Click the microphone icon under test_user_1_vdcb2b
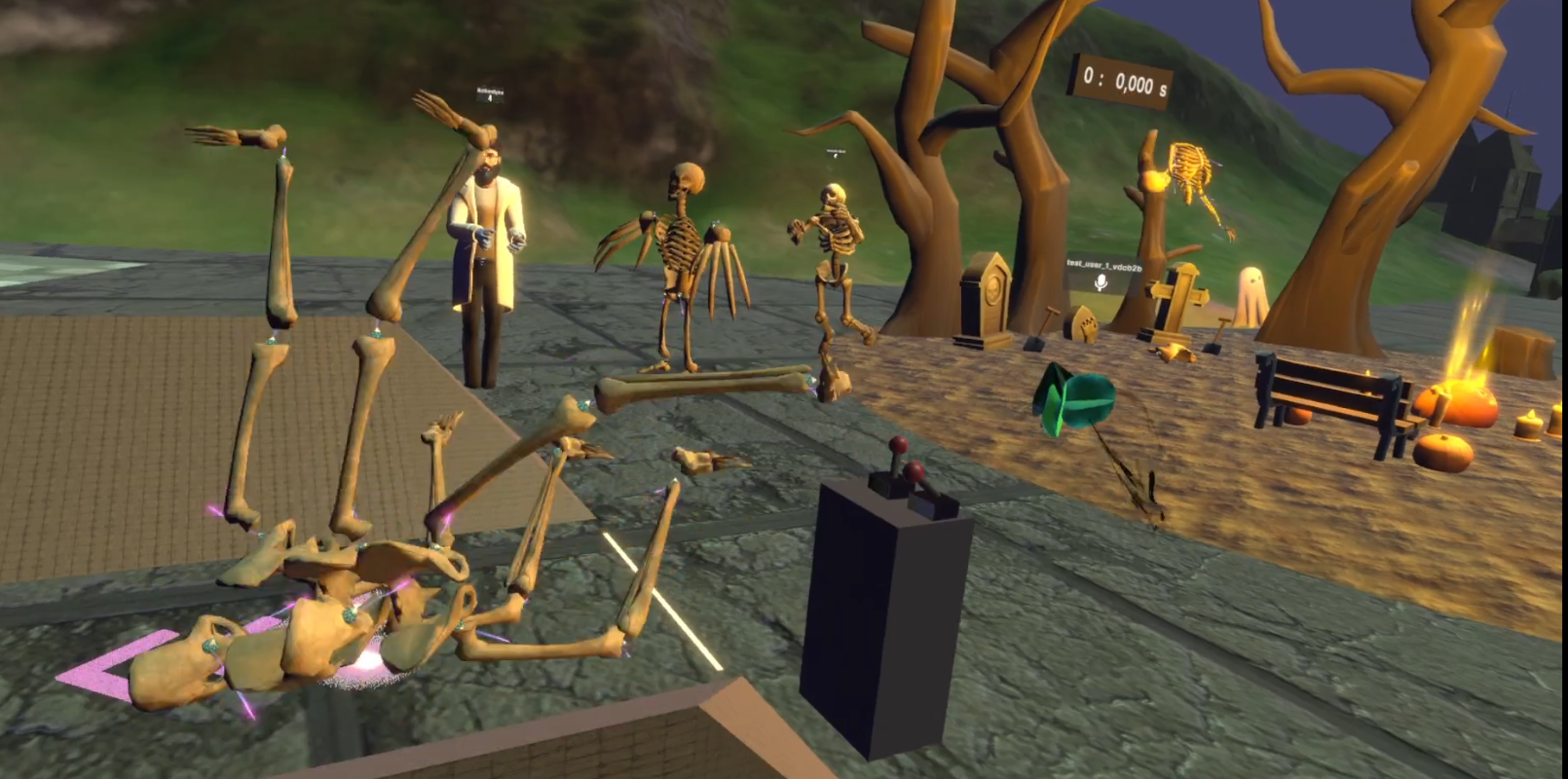 coord(1101,282)
